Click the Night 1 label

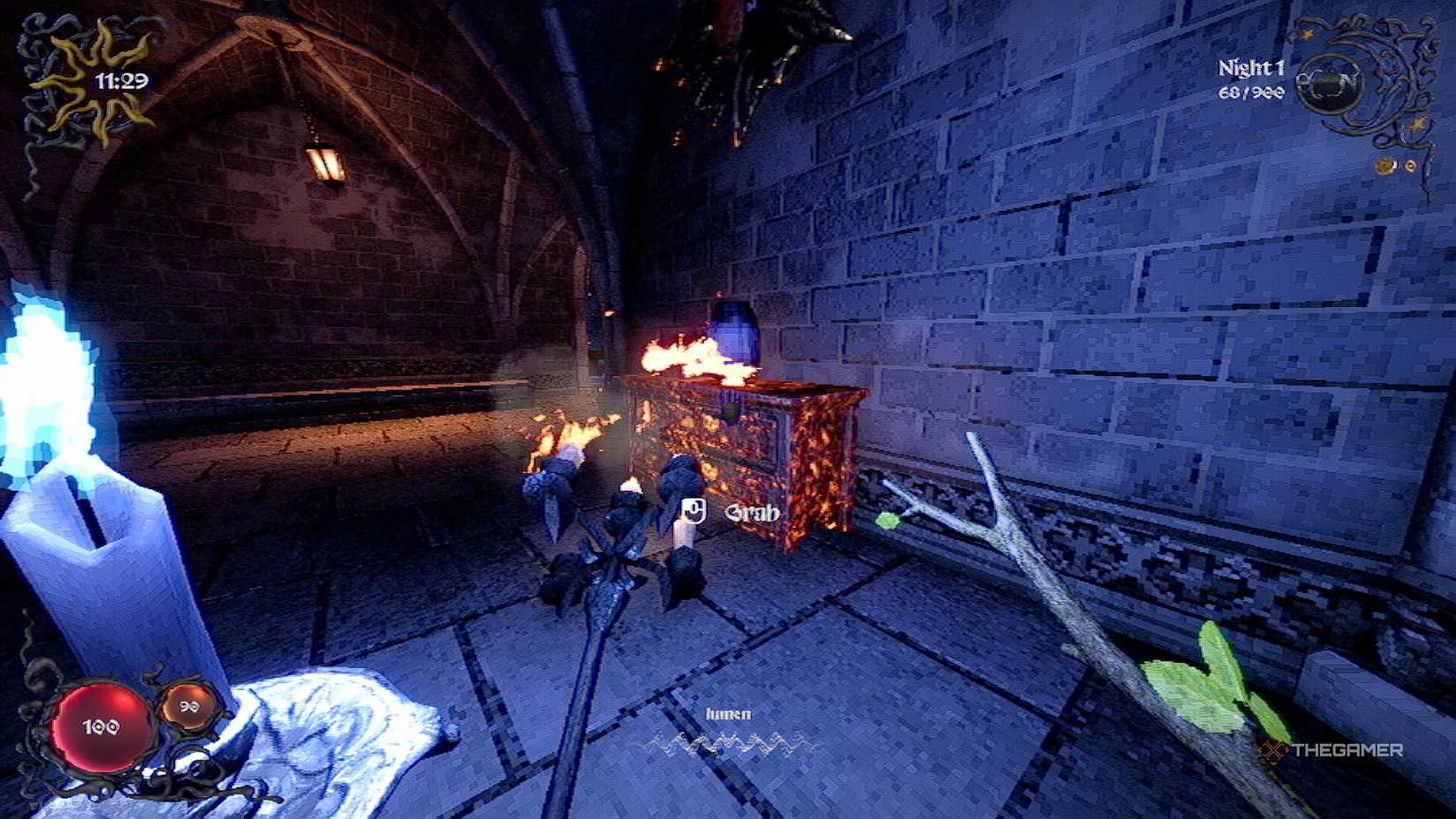[1251, 65]
